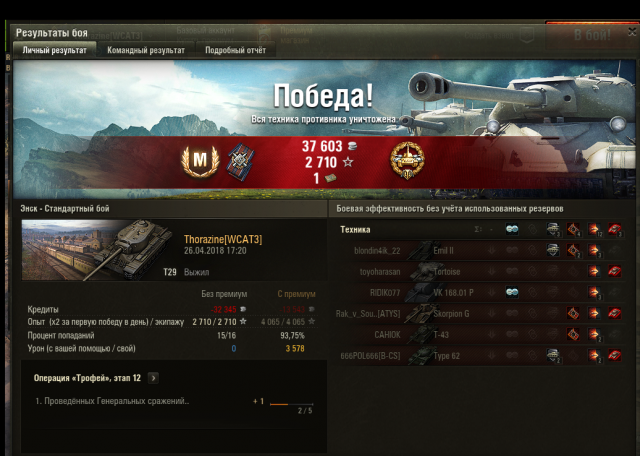The width and height of the screenshot is (640, 456).
Task: Select CAHIOK T-43 row
Action: (x=480, y=334)
